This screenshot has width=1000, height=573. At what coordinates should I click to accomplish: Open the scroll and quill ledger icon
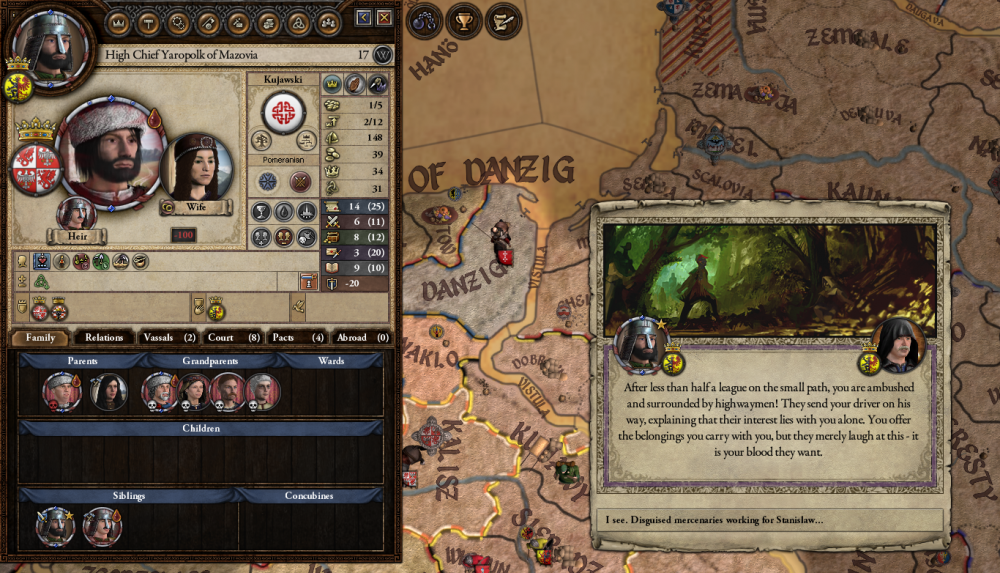click(x=503, y=19)
